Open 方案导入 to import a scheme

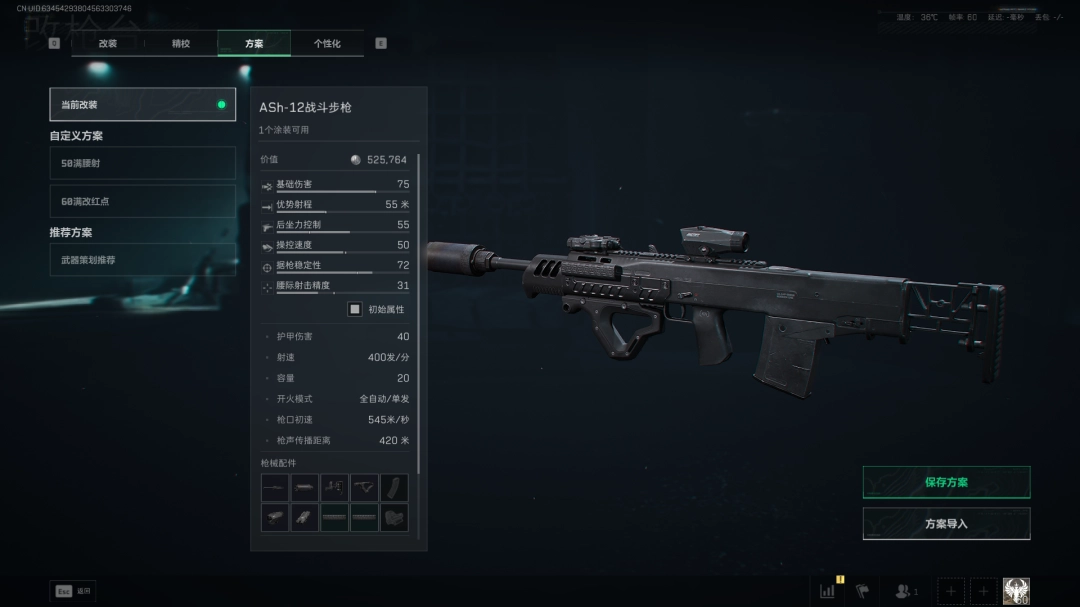tap(946, 524)
